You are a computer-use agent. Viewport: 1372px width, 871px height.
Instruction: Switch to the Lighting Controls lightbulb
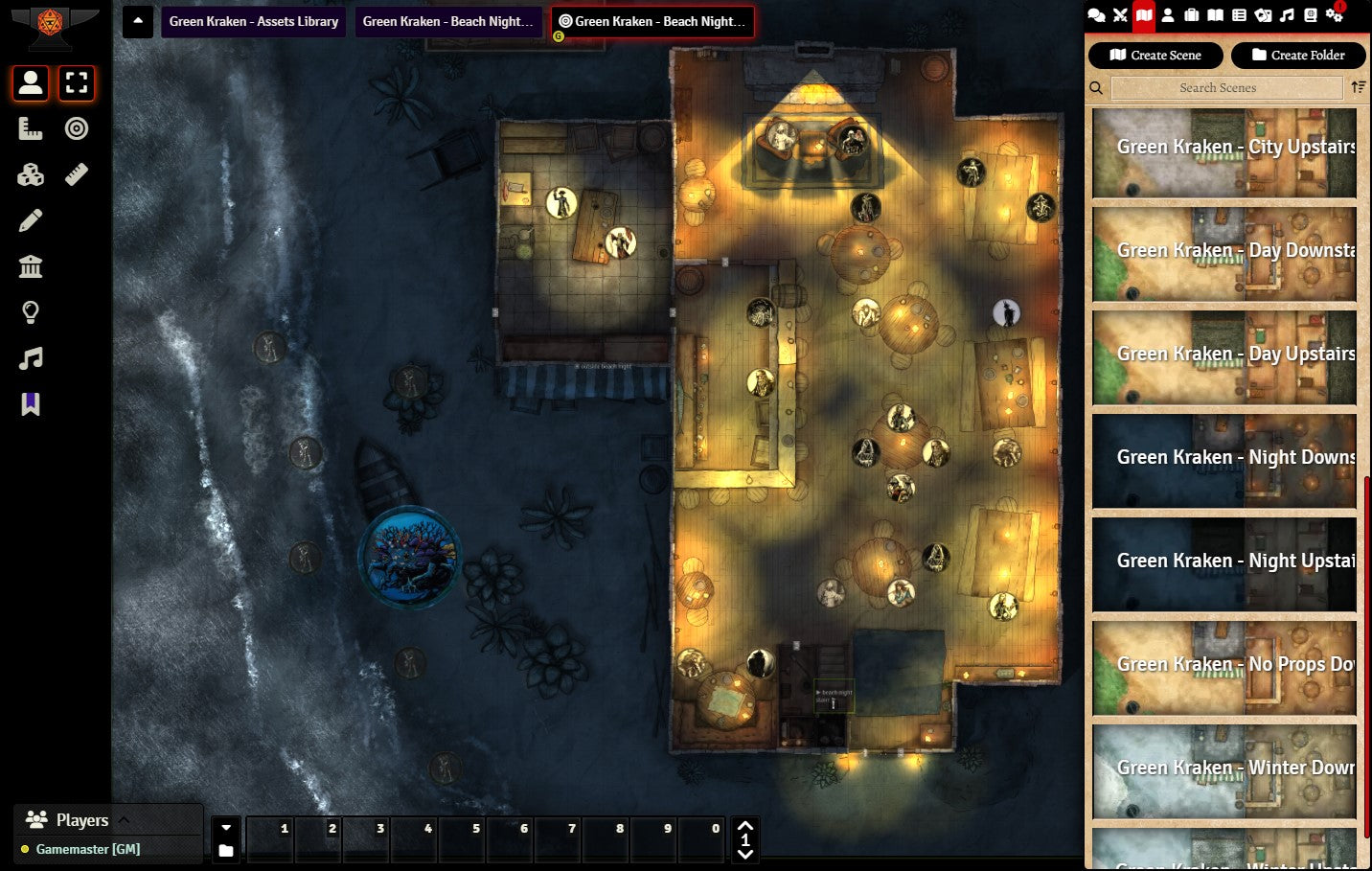pos(31,312)
